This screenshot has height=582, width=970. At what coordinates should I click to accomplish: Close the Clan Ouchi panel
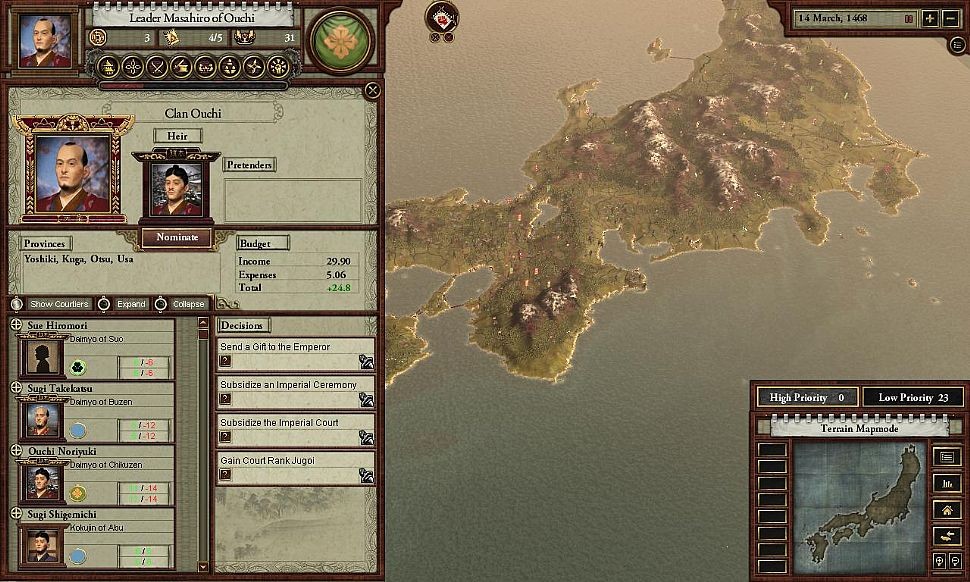(372, 91)
